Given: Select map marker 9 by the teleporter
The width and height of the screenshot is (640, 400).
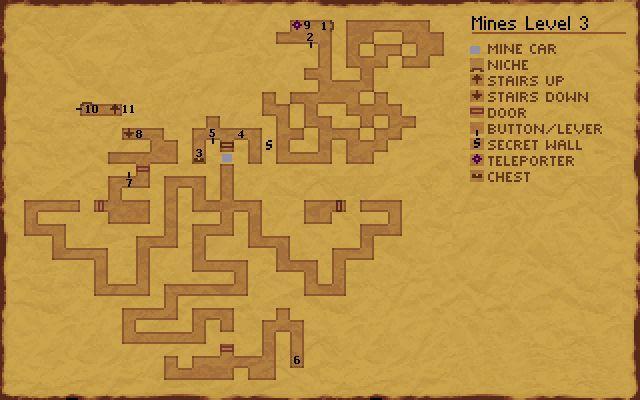Looking at the screenshot, I should 306,25.
